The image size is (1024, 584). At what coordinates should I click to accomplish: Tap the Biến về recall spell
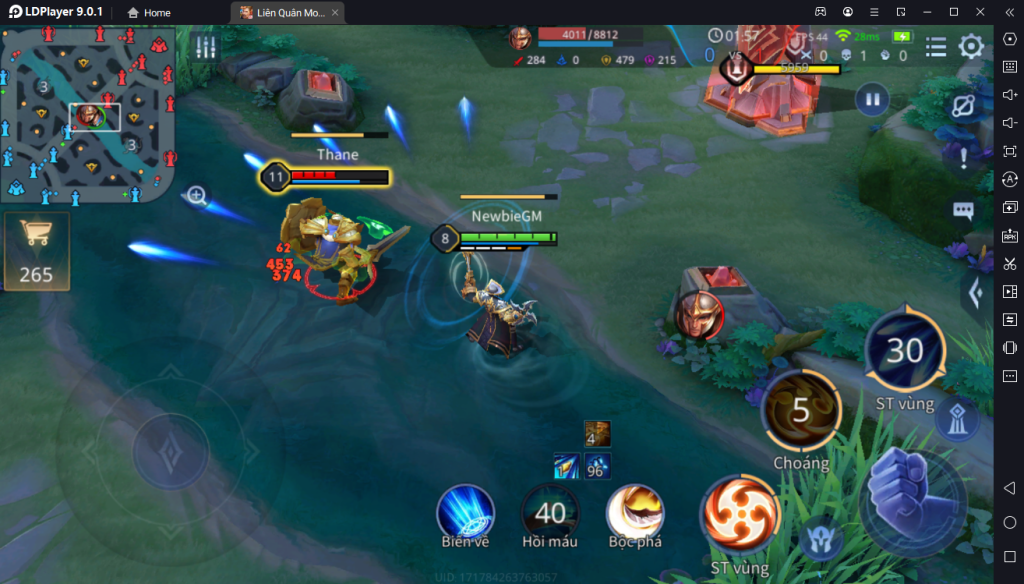coord(465,512)
